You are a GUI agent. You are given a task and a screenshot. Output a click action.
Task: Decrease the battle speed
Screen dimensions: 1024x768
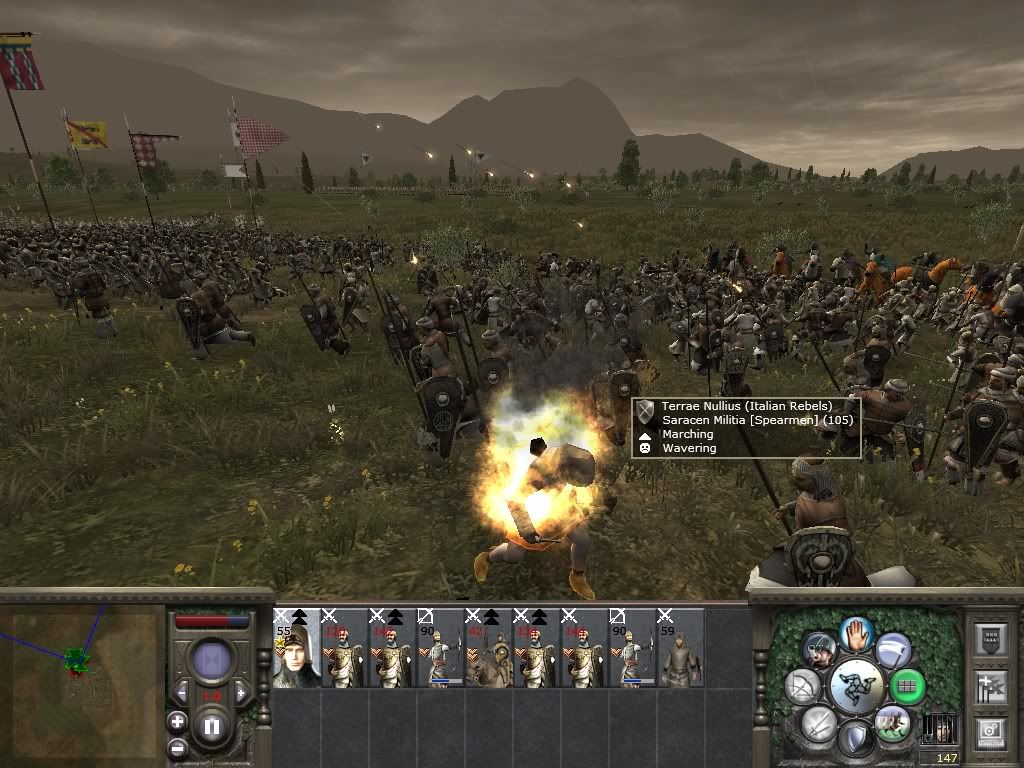182,693
